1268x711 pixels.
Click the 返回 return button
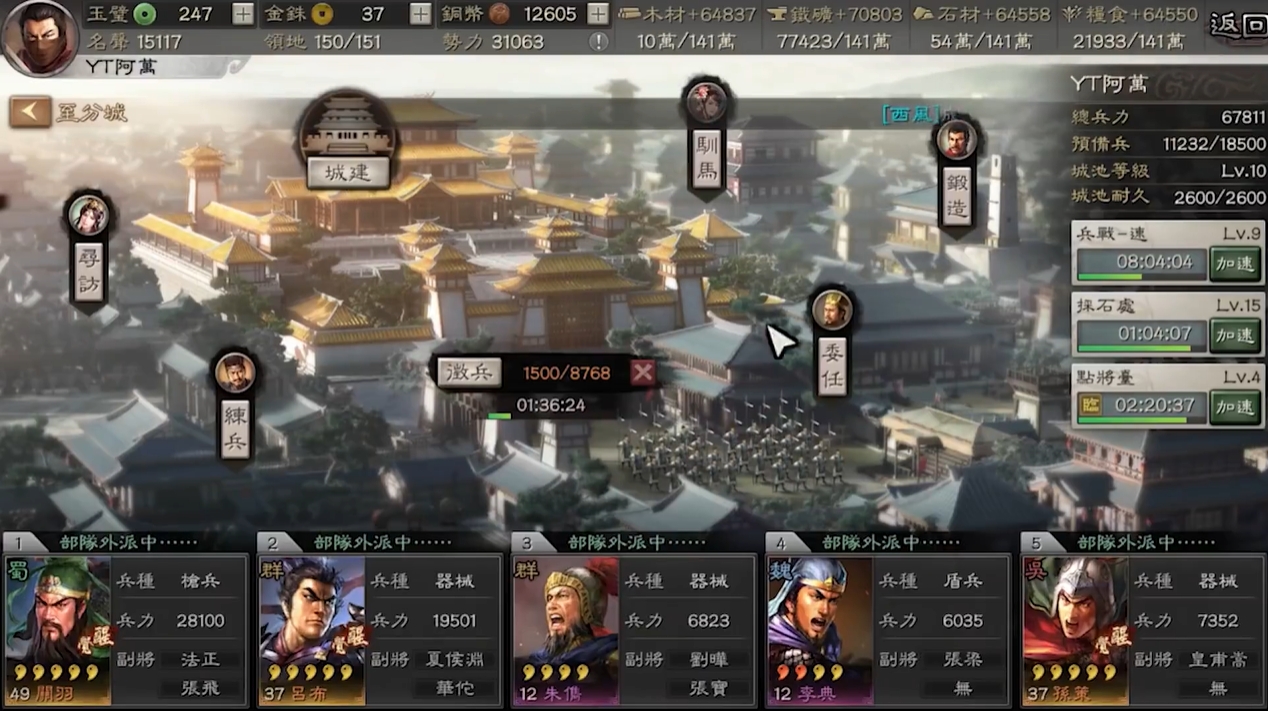pos(1237,24)
